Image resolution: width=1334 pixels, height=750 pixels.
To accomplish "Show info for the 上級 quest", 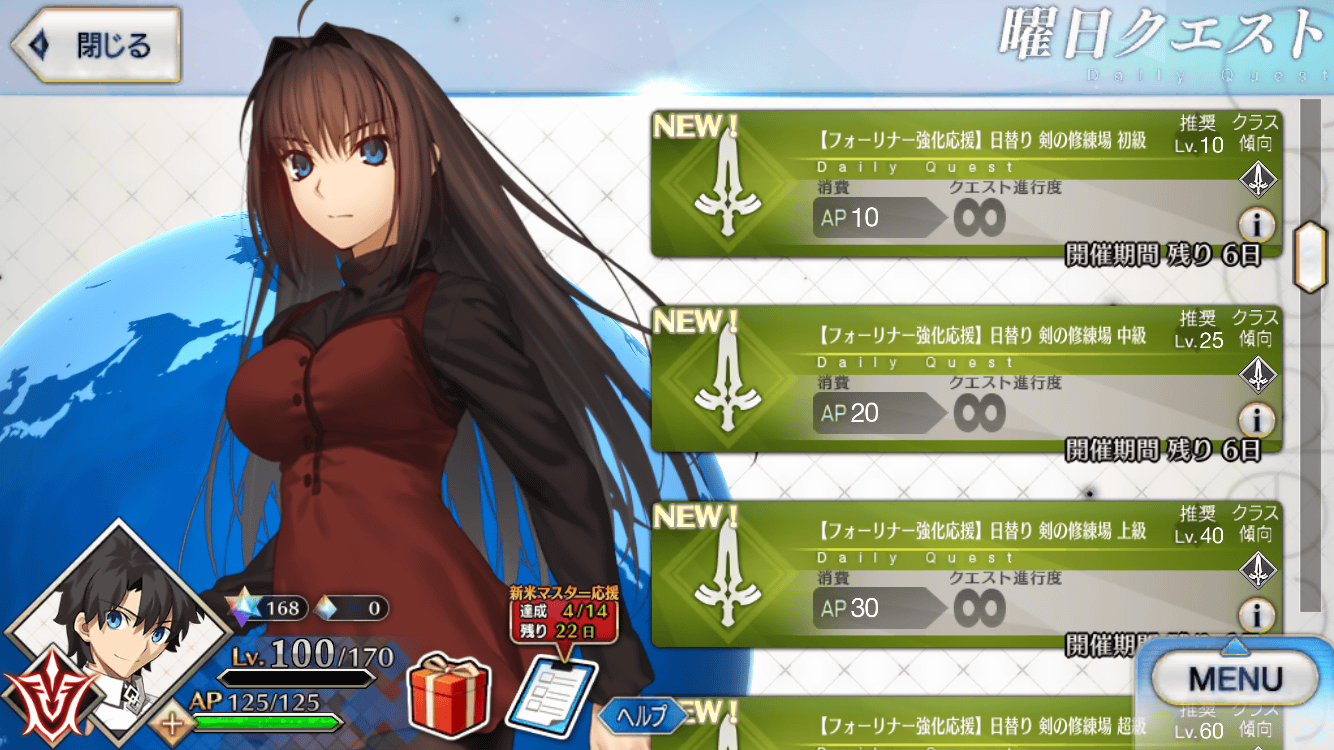I will [x=1256, y=614].
